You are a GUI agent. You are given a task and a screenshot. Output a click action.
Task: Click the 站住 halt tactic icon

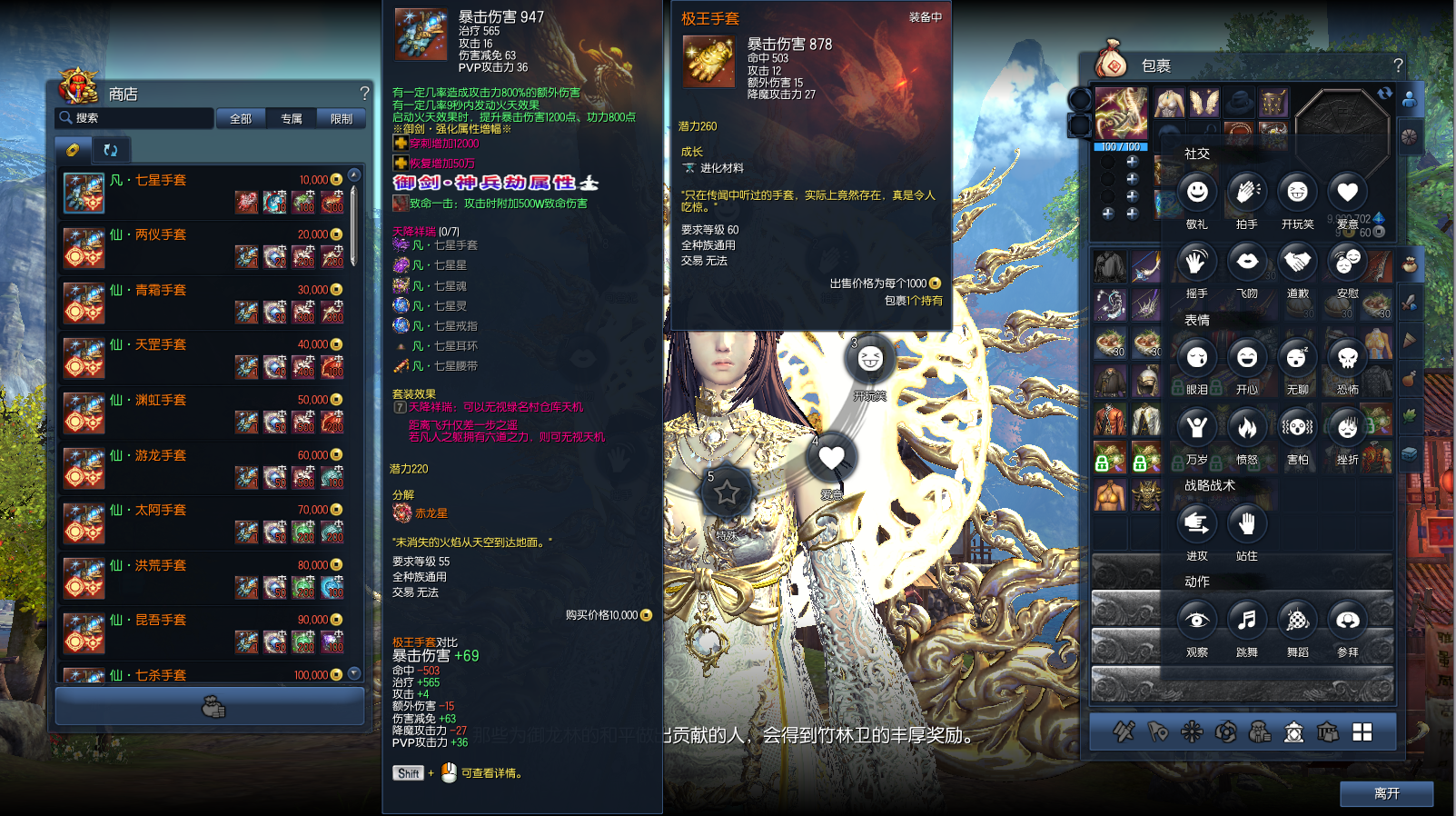(1246, 524)
